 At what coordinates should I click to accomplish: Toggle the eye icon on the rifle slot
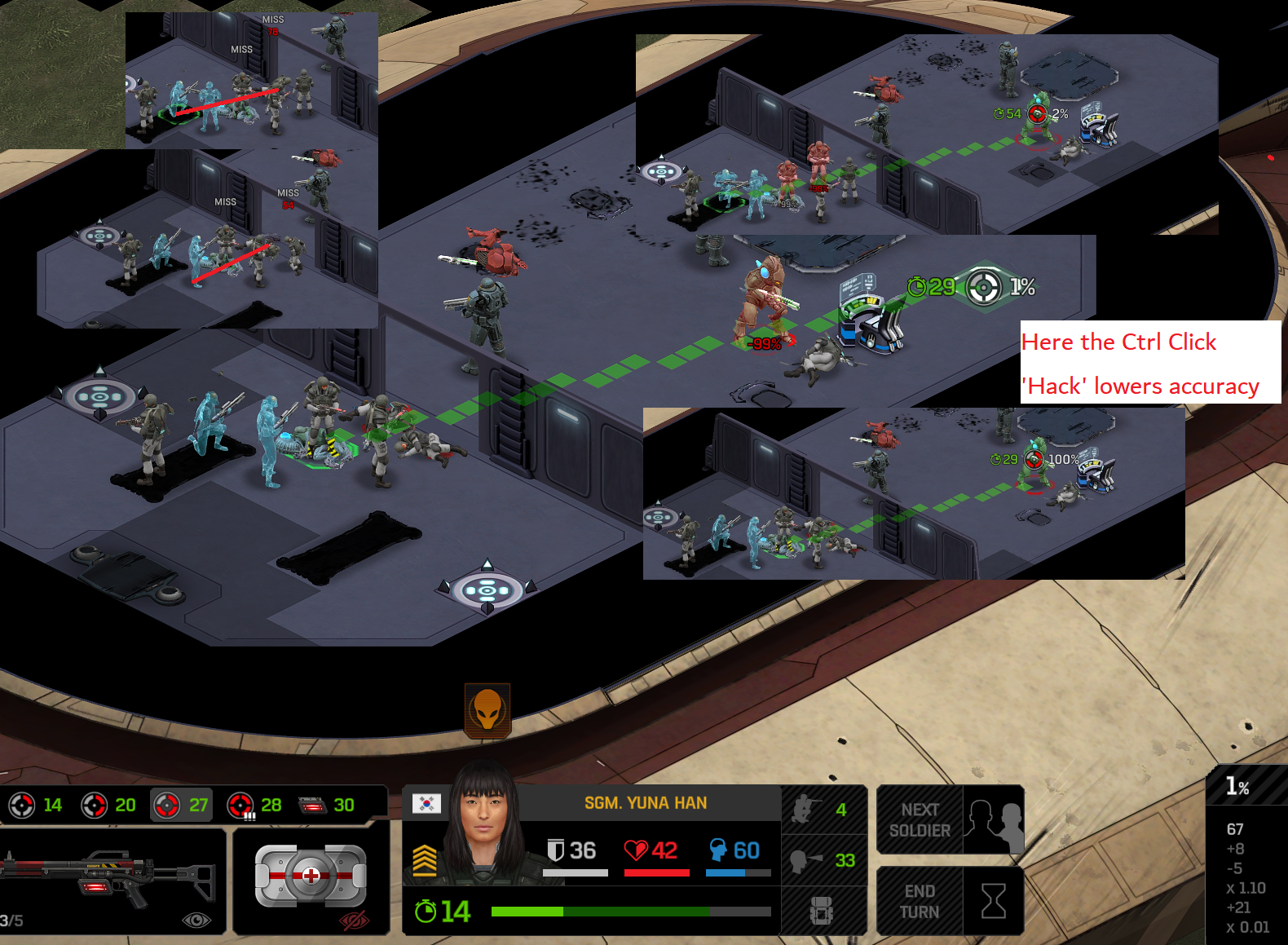coord(196,921)
